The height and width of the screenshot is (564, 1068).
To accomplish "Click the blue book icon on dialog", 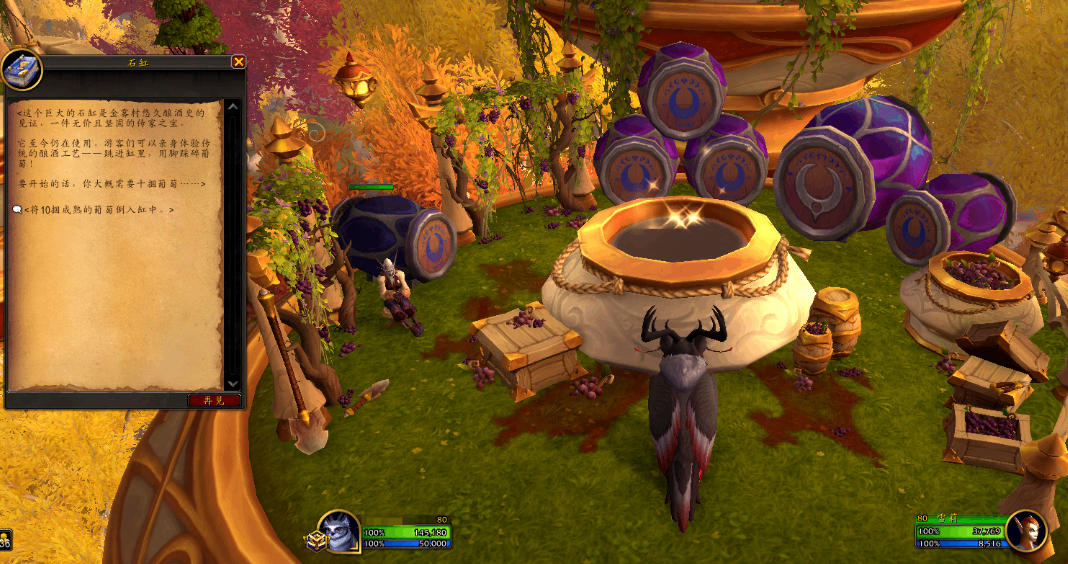I will 20,68.
